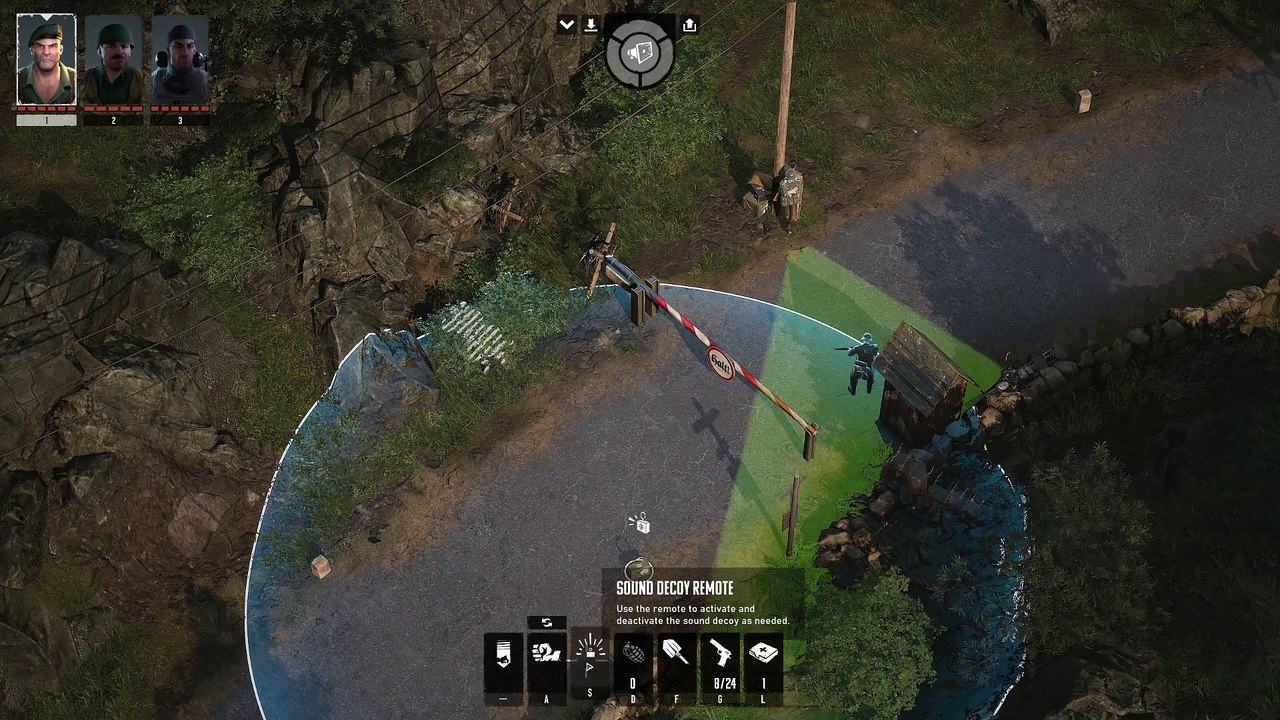Viewport: 1280px width, 720px height.
Task: Activate the Sound Decoy Remote ability
Action: (590, 661)
